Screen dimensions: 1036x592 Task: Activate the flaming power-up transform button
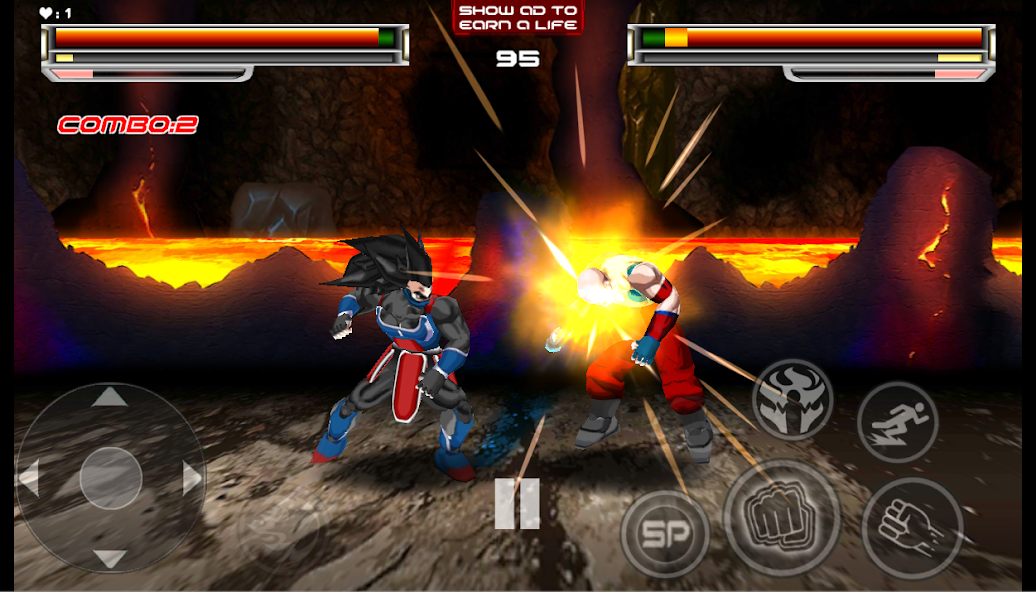click(x=792, y=399)
